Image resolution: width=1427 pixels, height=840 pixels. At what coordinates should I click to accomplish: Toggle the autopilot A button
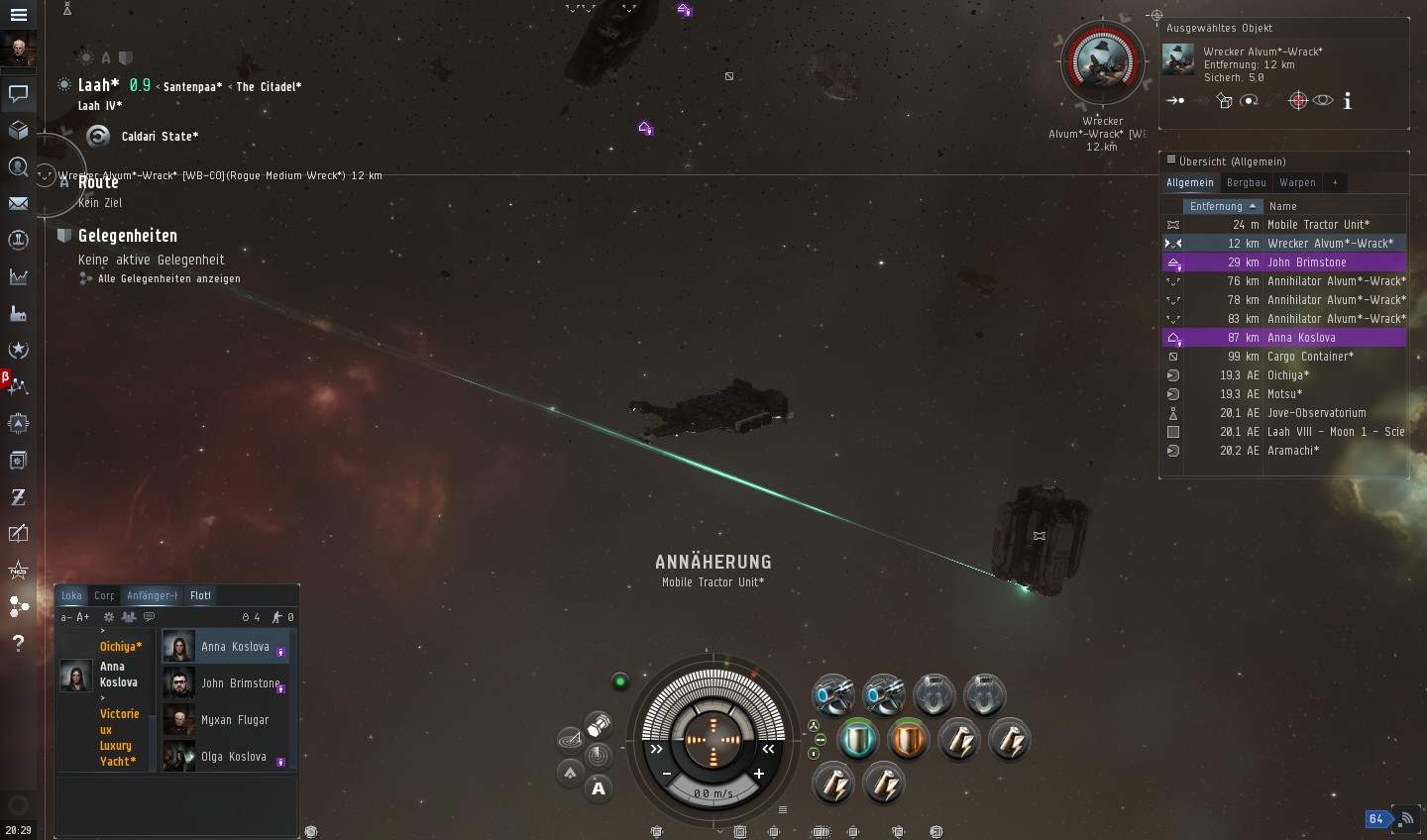[599, 788]
